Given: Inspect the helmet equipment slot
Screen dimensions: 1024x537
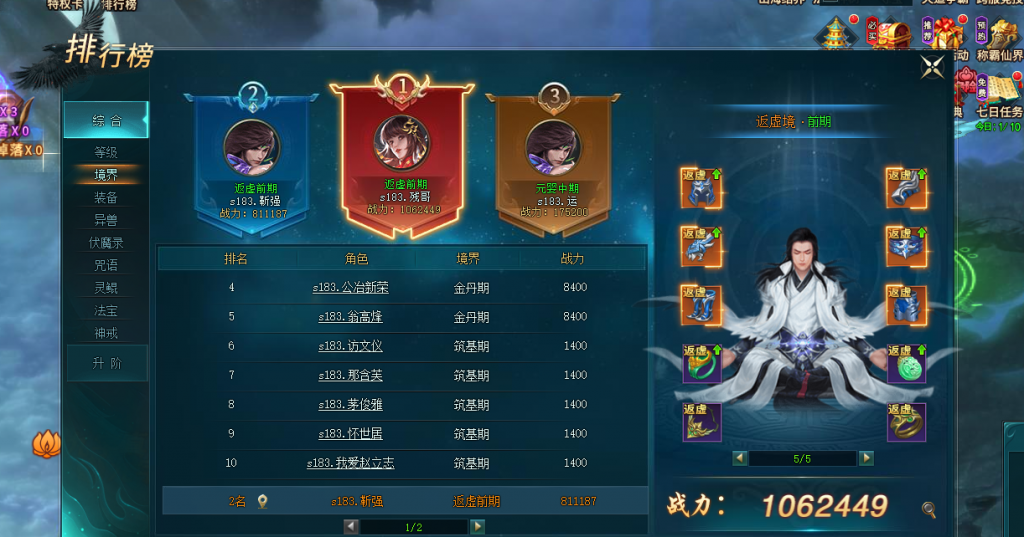Looking at the screenshot, I should [700, 188].
